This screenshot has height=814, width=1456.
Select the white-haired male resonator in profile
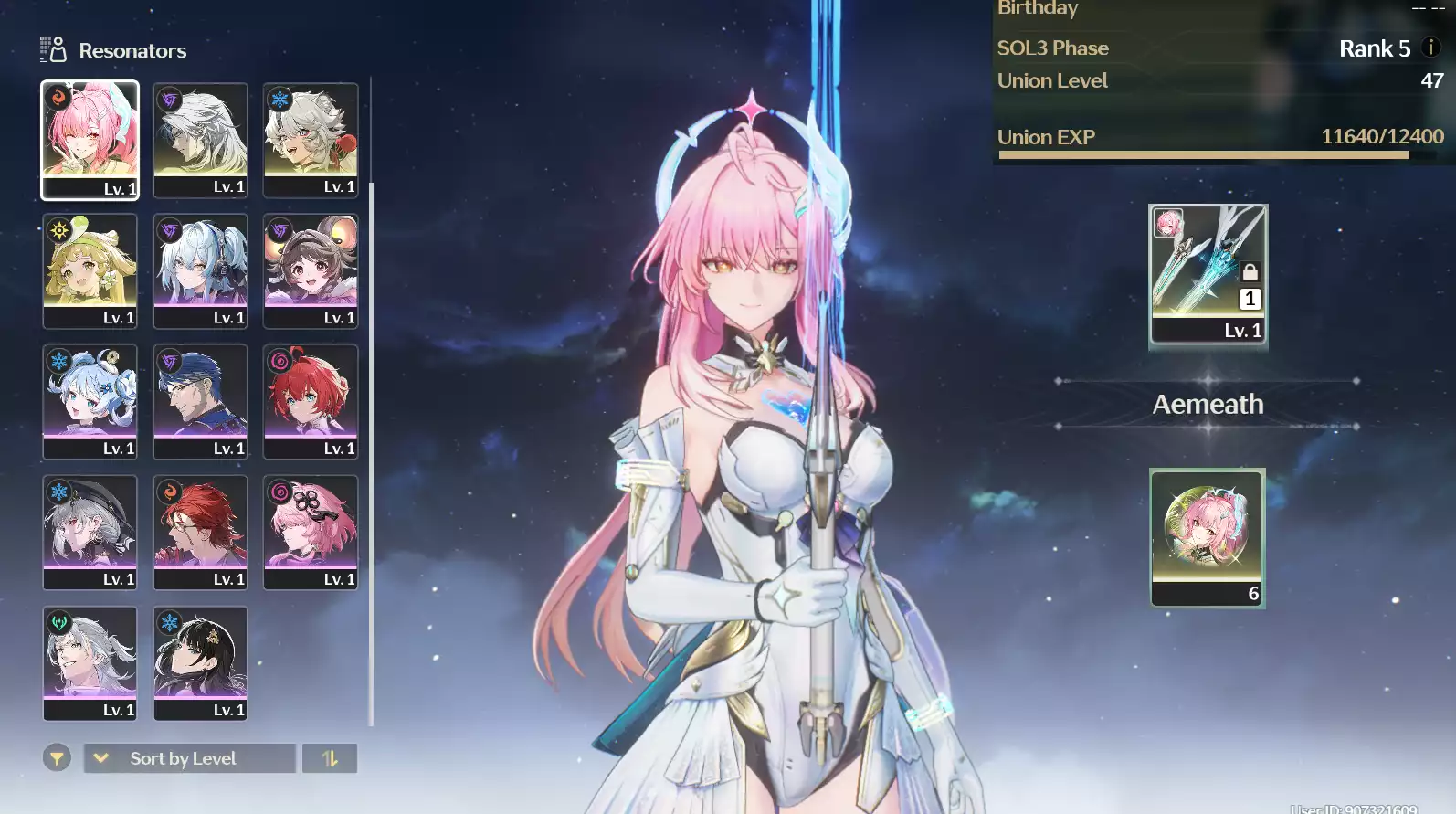(x=200, y=139)
